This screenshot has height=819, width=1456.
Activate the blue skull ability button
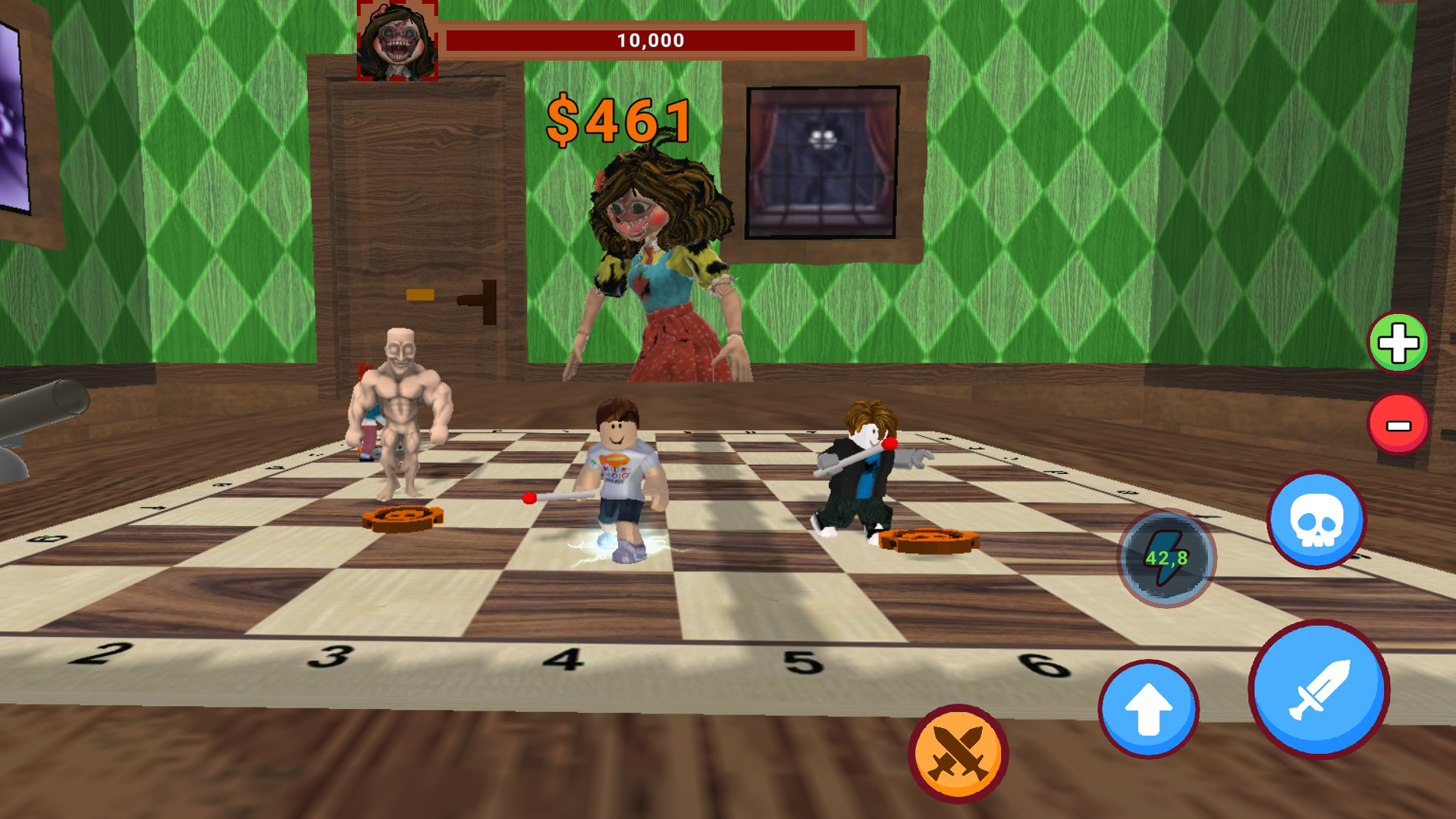click(x=1316, y=520)
